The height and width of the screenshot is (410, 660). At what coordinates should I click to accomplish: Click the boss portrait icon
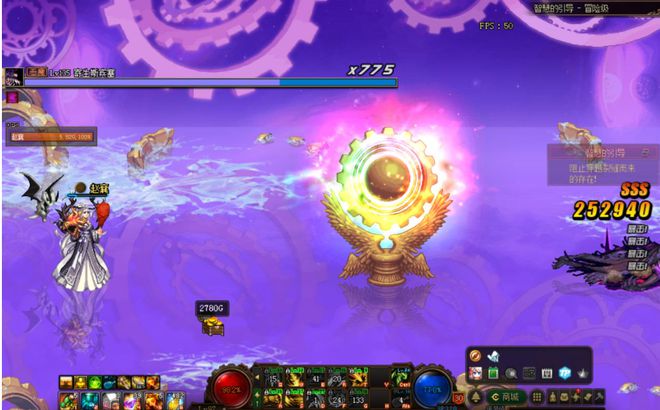click(x=13, y=76)
